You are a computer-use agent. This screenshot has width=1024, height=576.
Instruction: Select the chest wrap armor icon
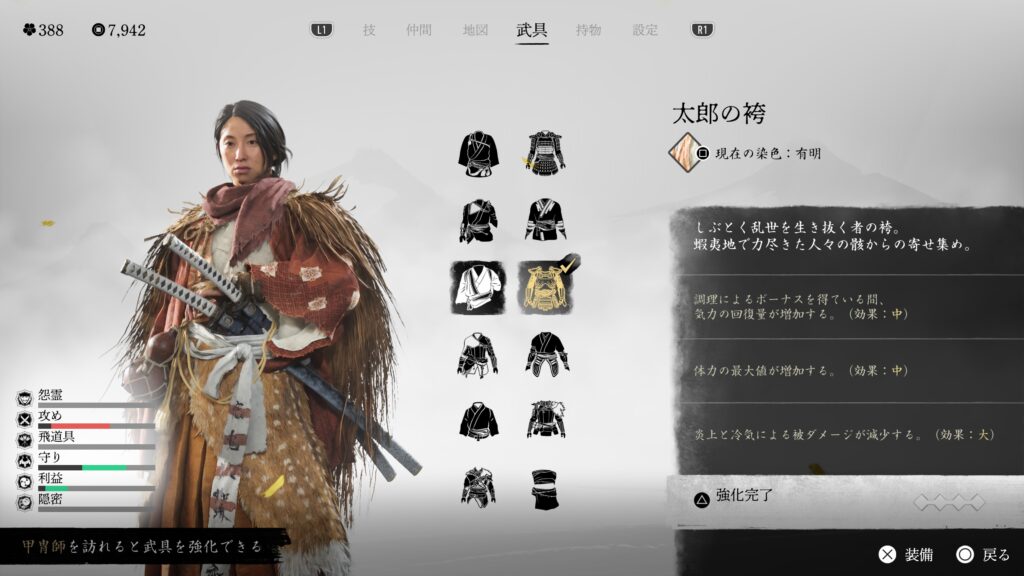[546, 487]
